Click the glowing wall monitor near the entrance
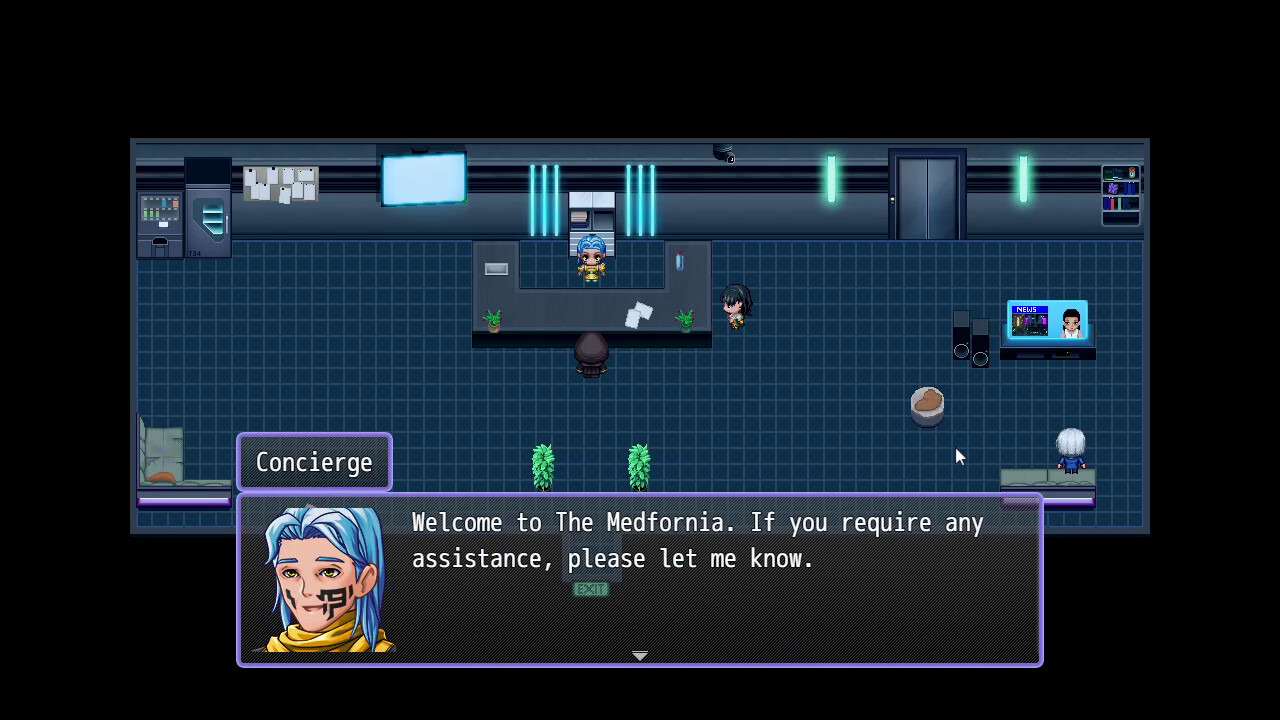This screenshot has width=1280, height=720. pos(423,178)
